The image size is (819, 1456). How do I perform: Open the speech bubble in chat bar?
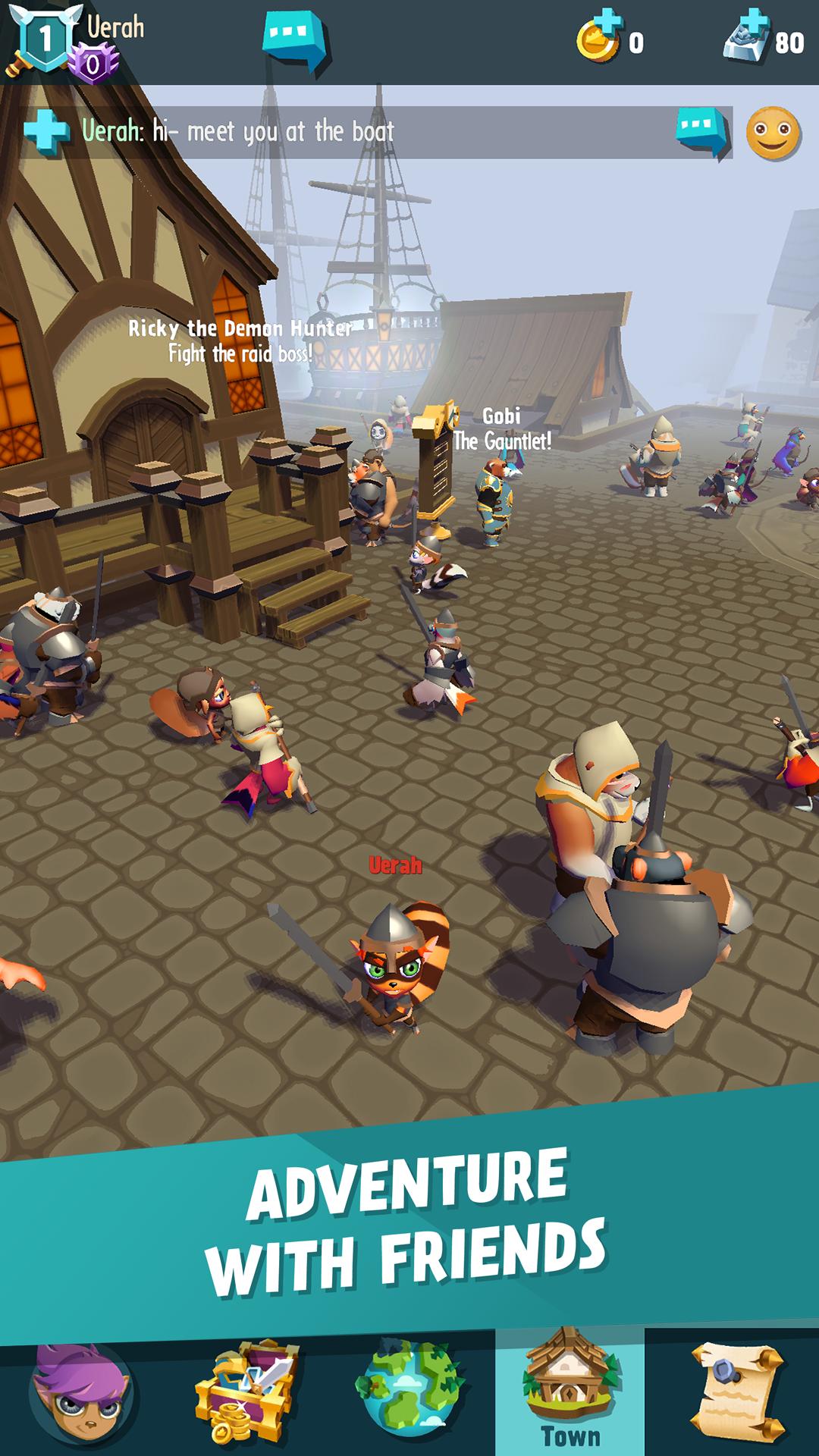click(701, 133)
